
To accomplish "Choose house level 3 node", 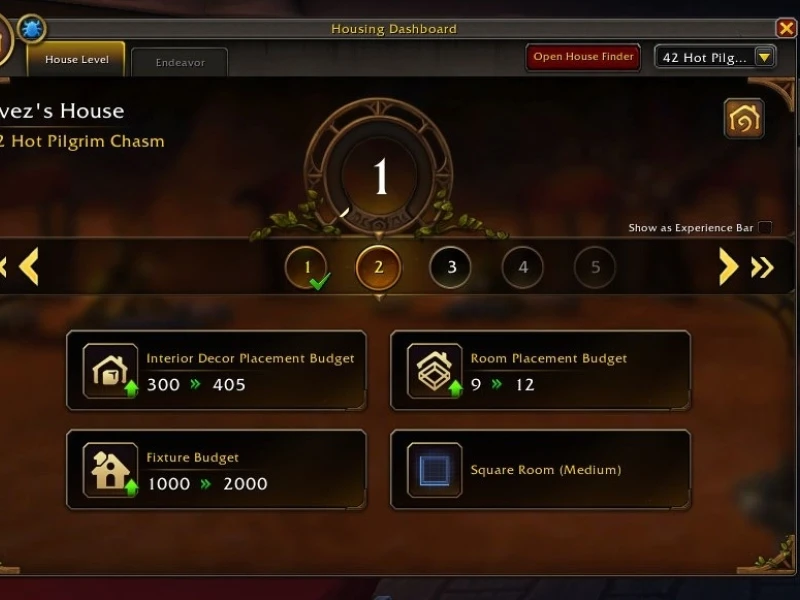I will tap(451, 267).
